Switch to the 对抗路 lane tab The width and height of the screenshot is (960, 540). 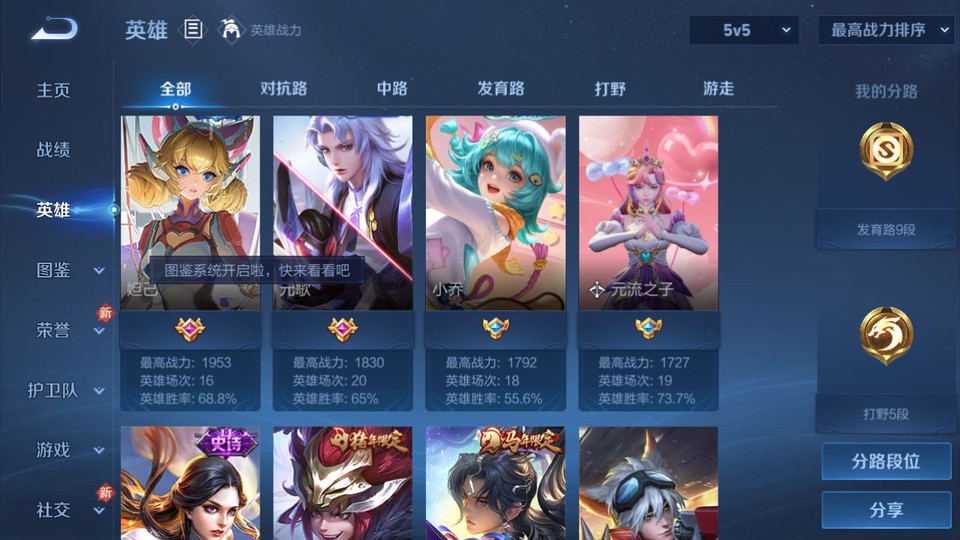click(x=283, y=89)
